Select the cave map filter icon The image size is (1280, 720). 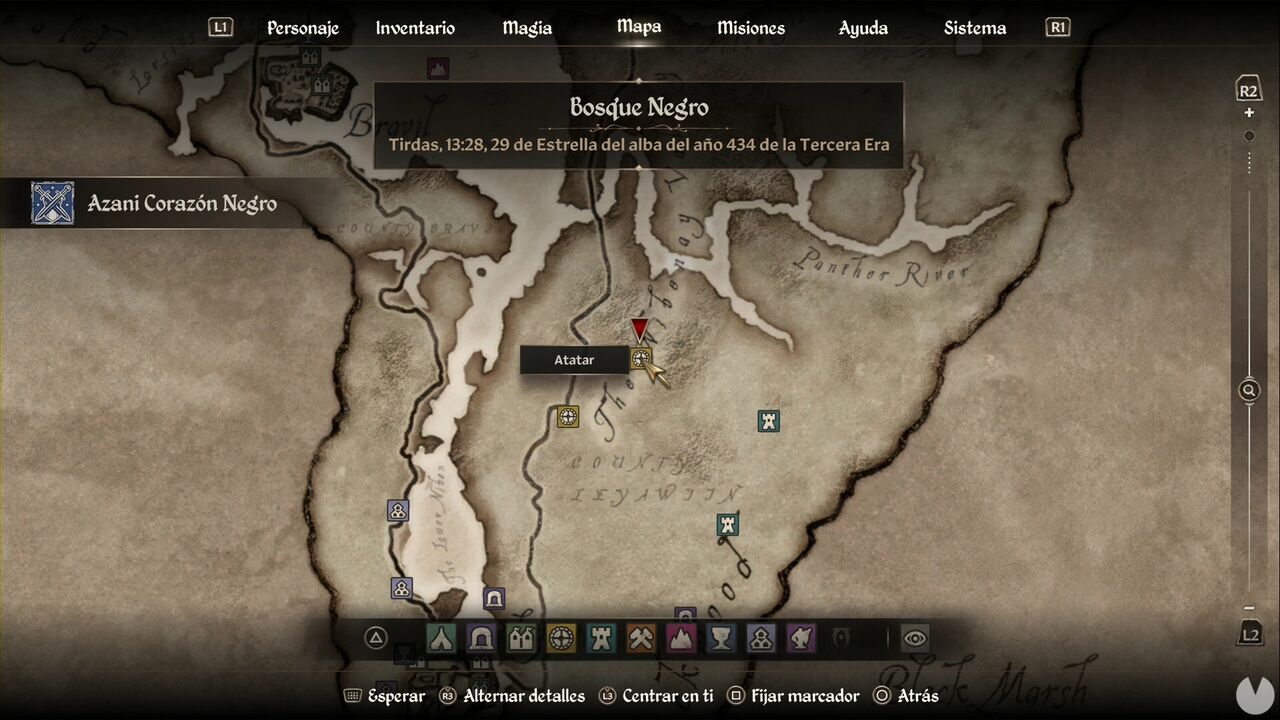pyautogui.click(x=481, y=637)
